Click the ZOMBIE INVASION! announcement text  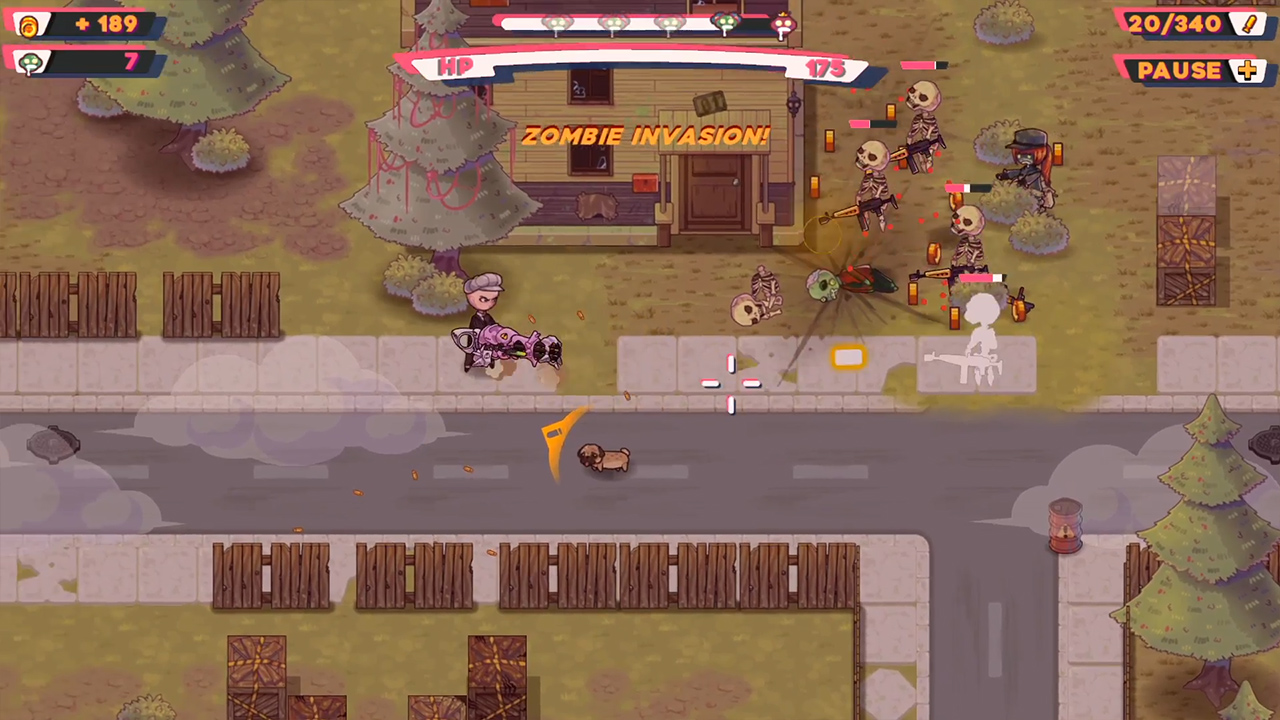pos(645,136)
